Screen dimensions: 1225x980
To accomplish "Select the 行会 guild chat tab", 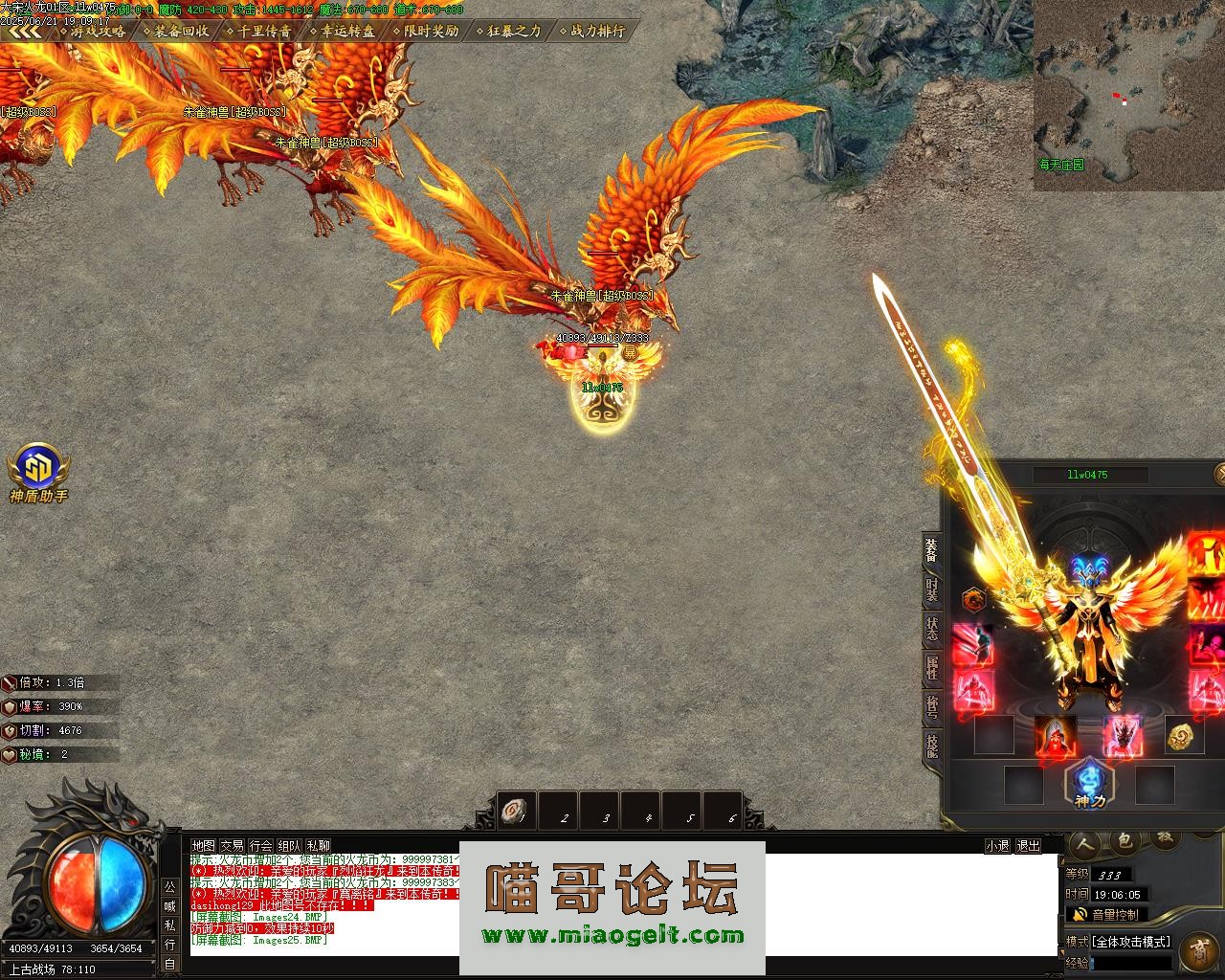I will [x=260, y=846].
